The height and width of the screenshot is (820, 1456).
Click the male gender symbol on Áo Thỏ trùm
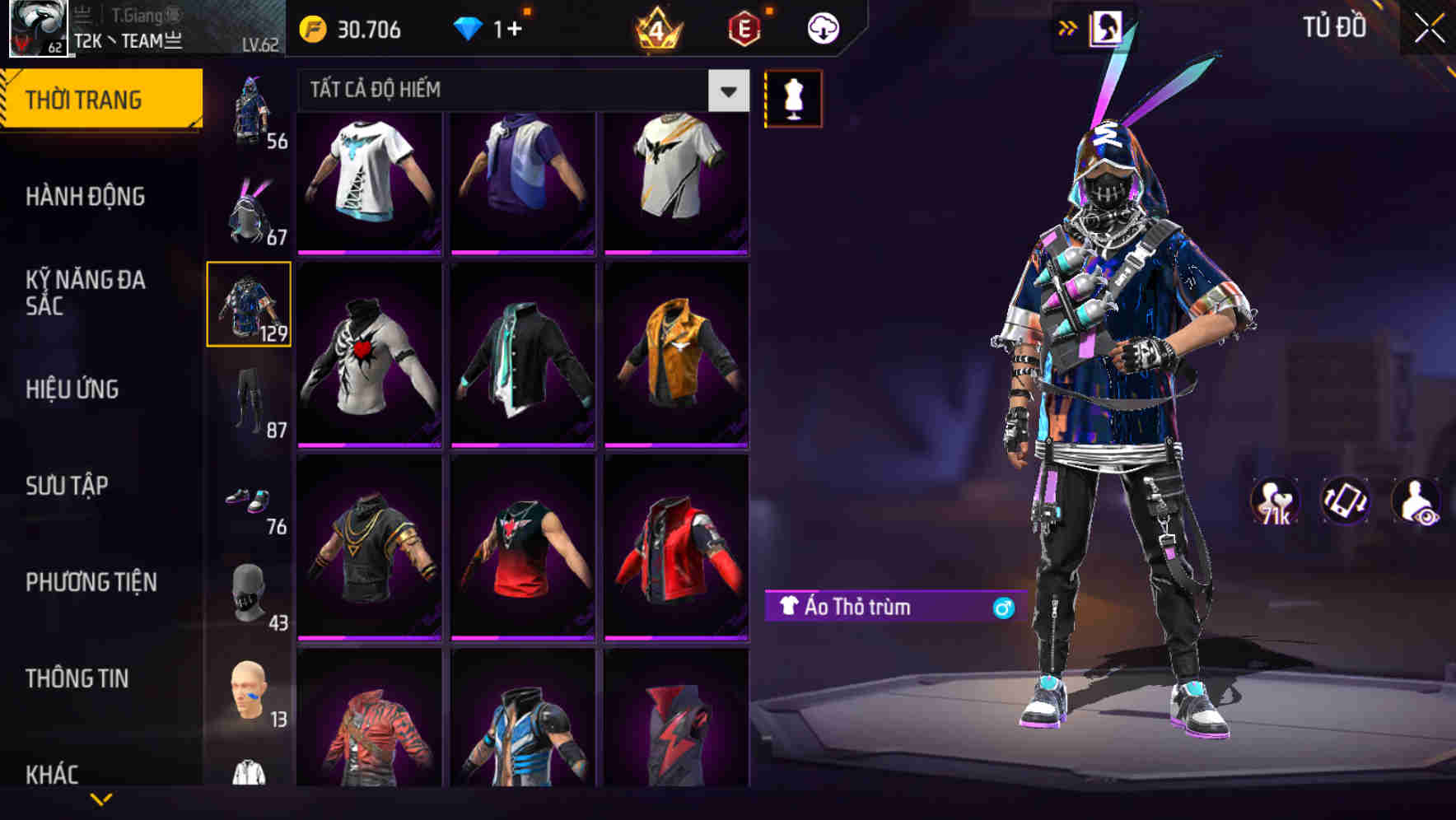1003,607
